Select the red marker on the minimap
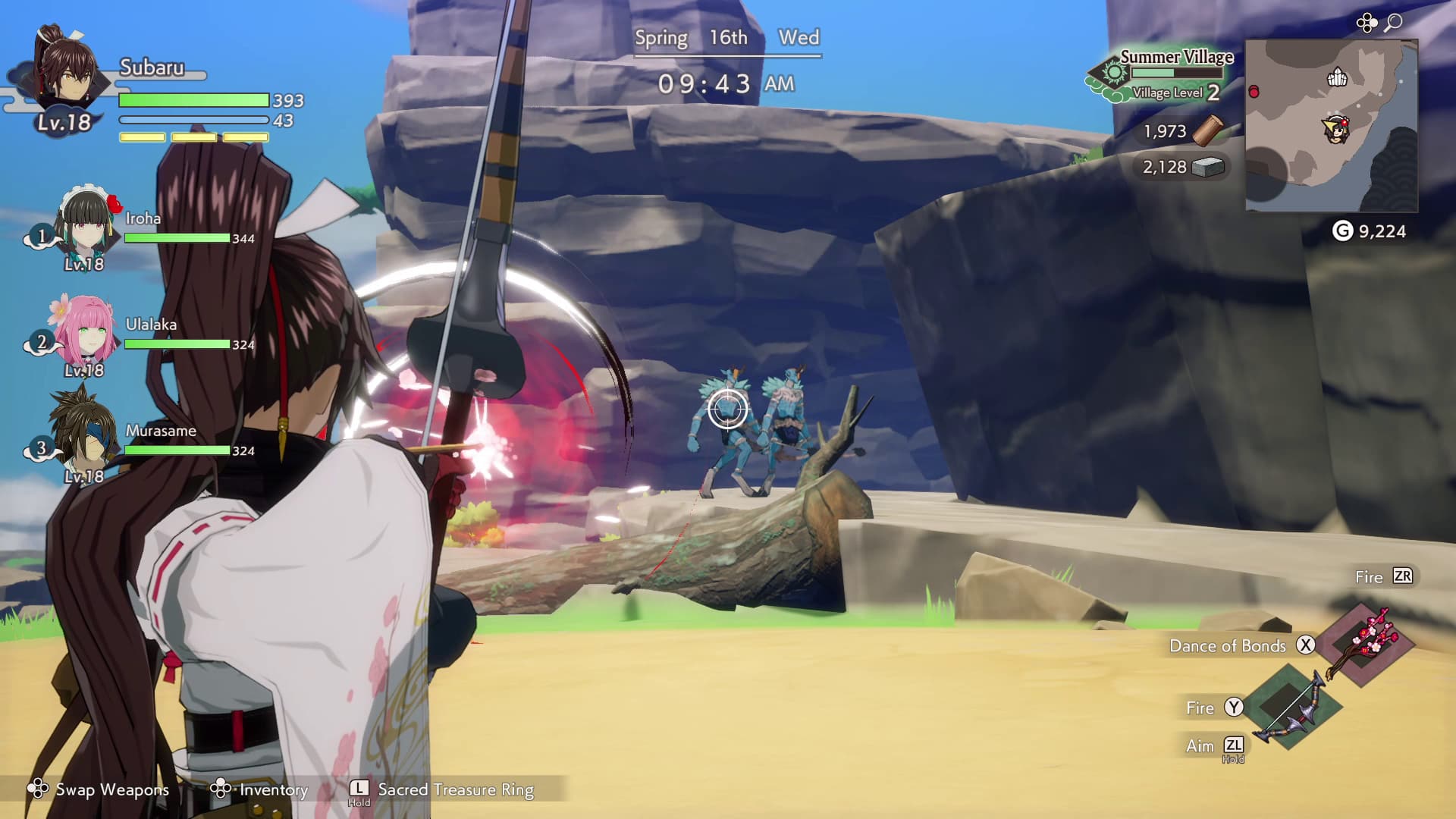 coord(1254,92)
